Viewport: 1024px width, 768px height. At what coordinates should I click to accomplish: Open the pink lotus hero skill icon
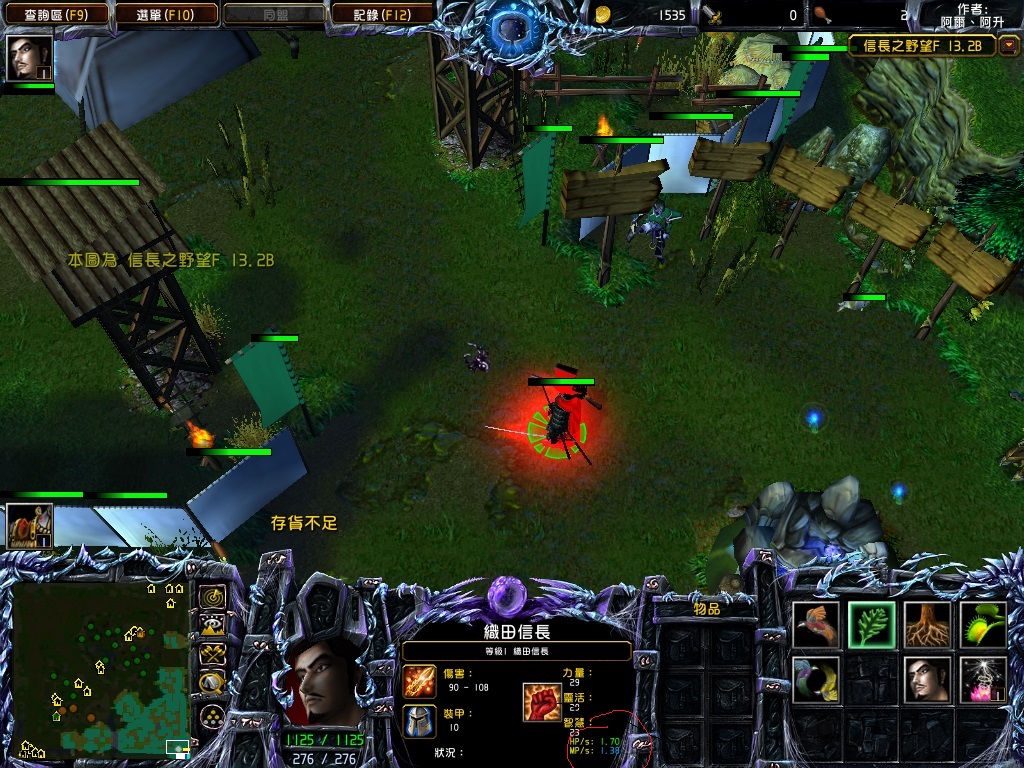pyautogui.click(x=983, y=679)
